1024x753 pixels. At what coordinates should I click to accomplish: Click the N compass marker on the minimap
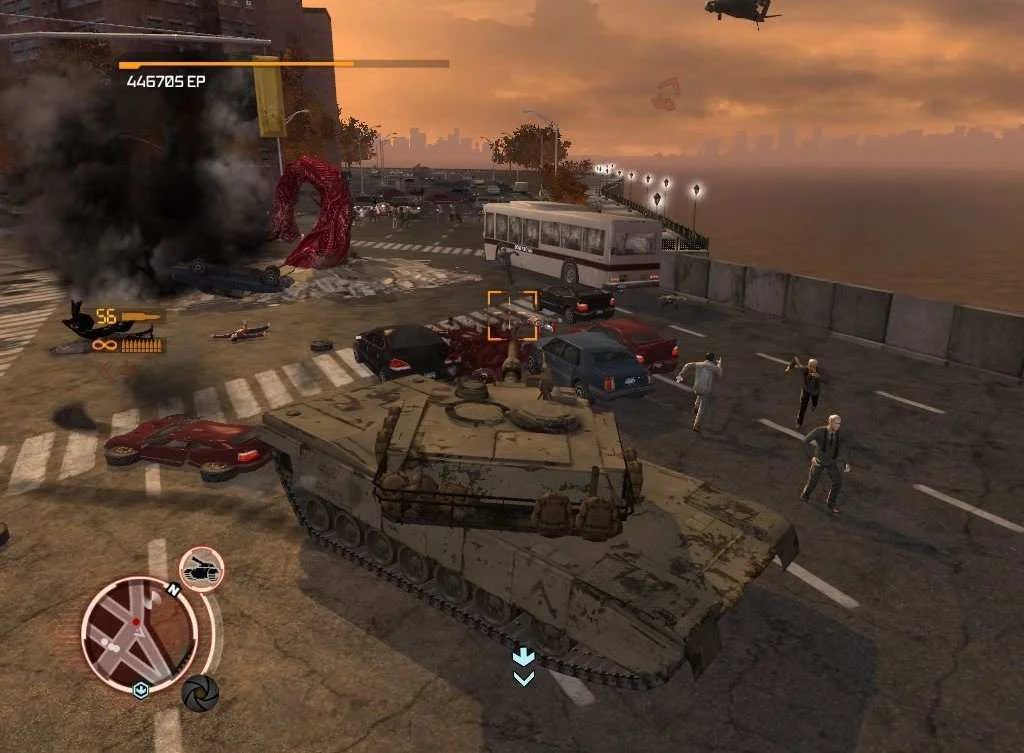(x=174, y=591)
